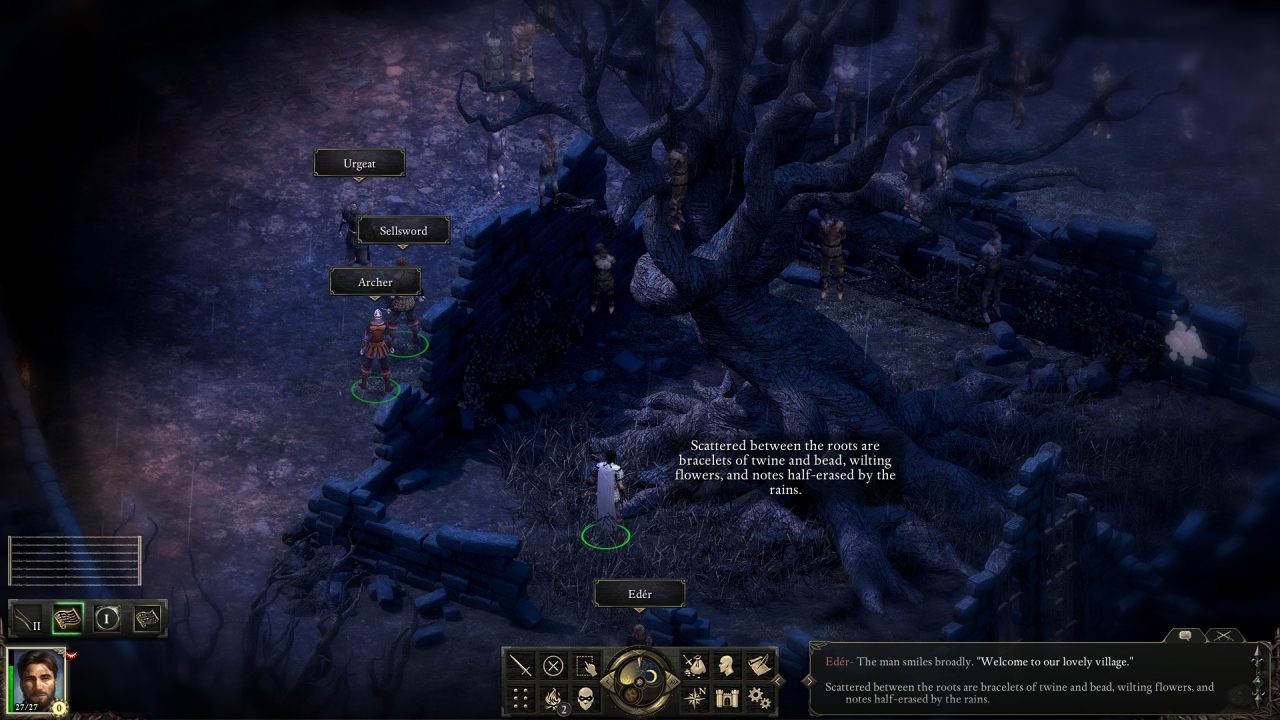Viewport: 1280px width, 720px height.
Task: Click the campfire rest icon
Action: click(x=553, y=696)
